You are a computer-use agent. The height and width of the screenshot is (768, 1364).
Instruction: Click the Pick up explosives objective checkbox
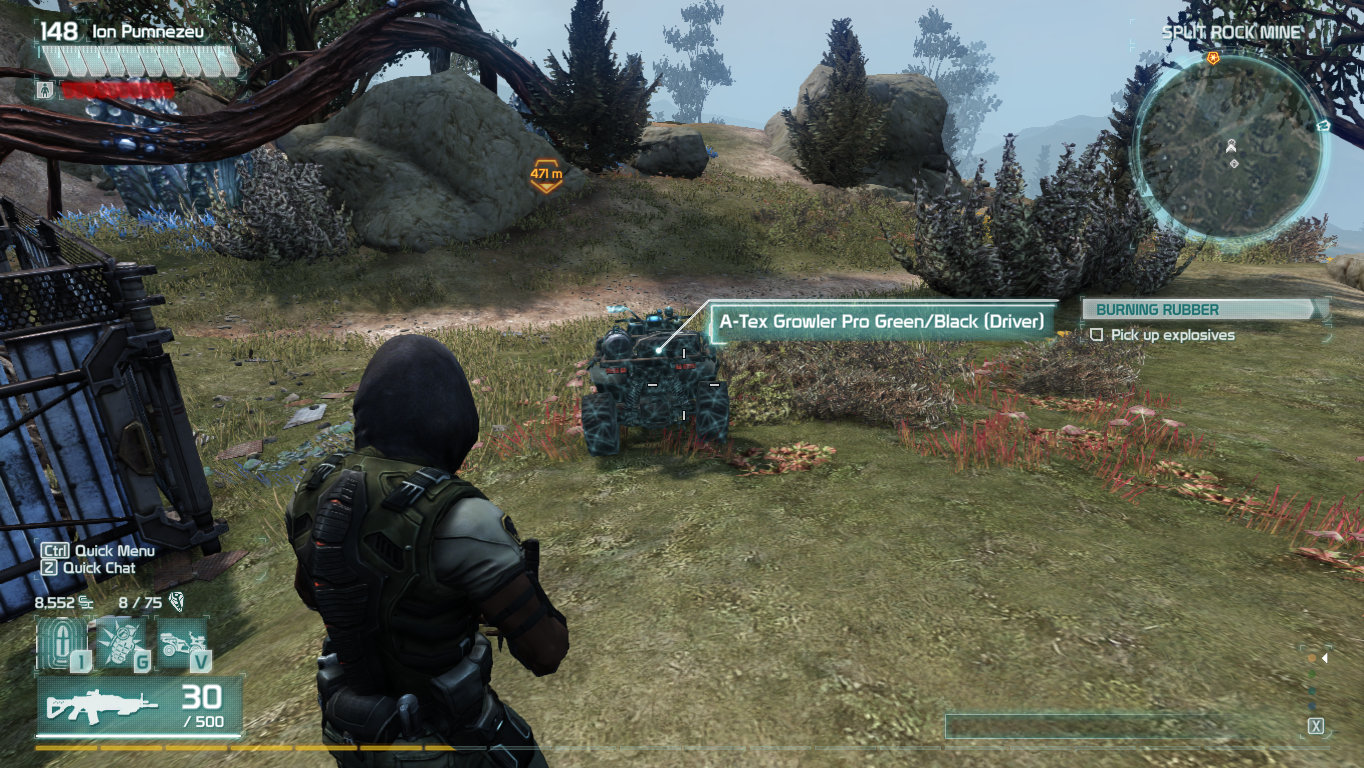point(1097,335)
